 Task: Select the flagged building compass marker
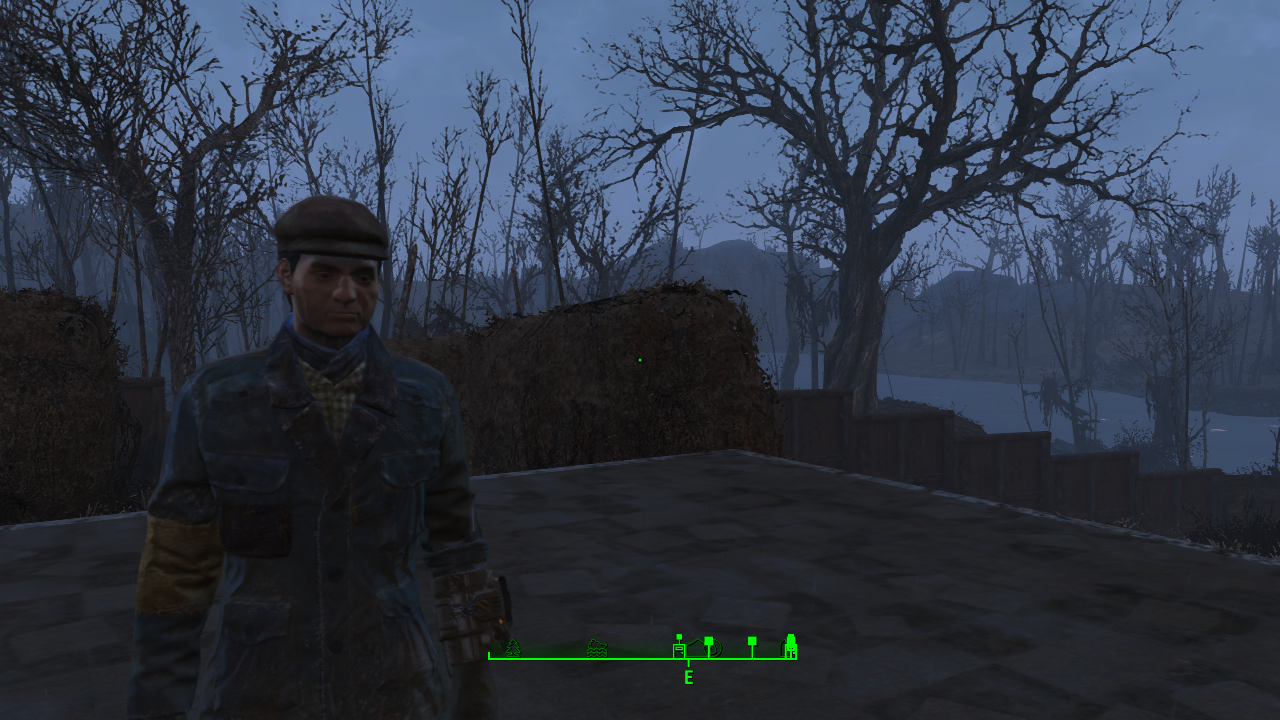[x=680, y=647]
